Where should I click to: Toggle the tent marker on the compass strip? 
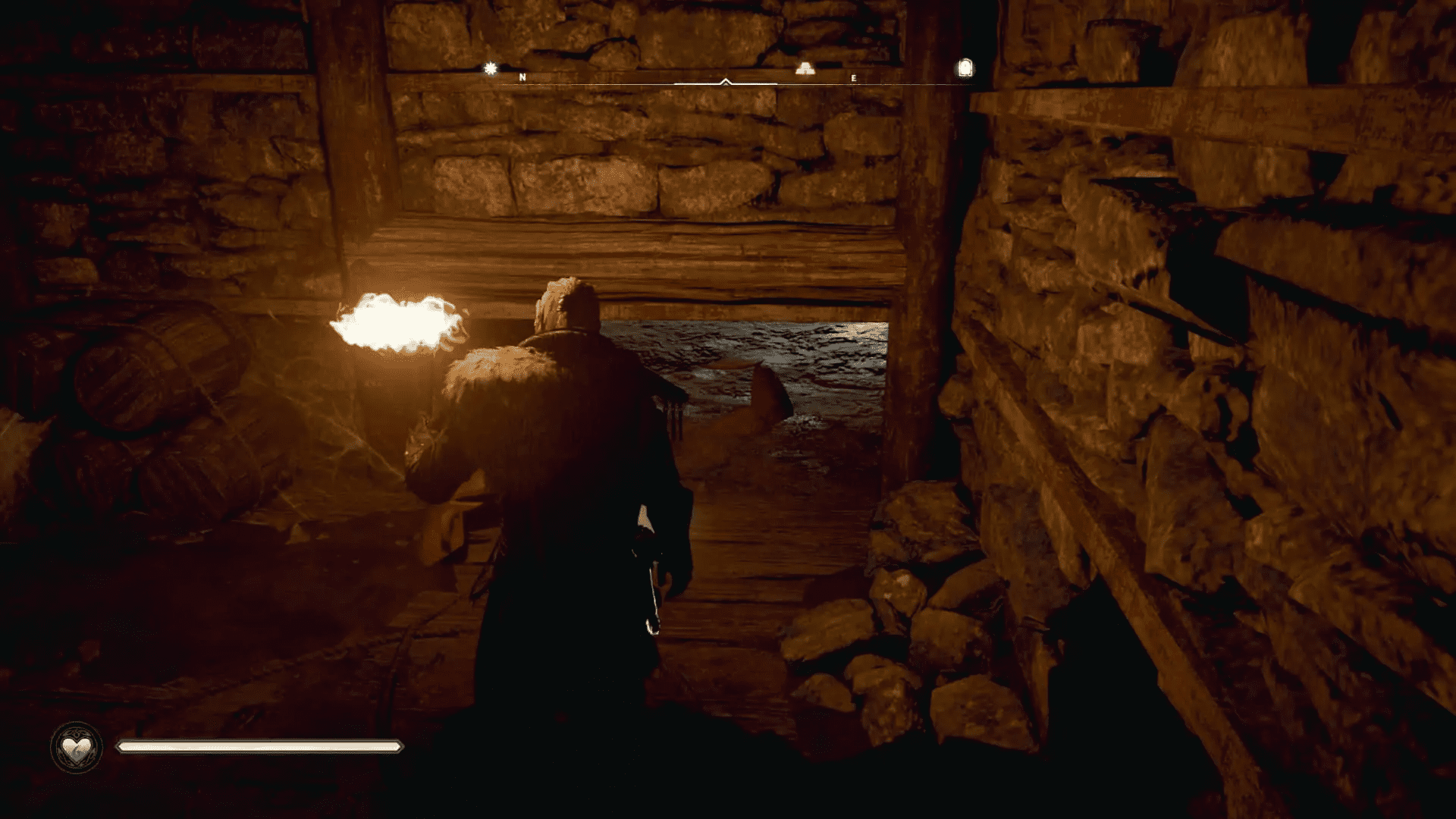pos(804,68)
